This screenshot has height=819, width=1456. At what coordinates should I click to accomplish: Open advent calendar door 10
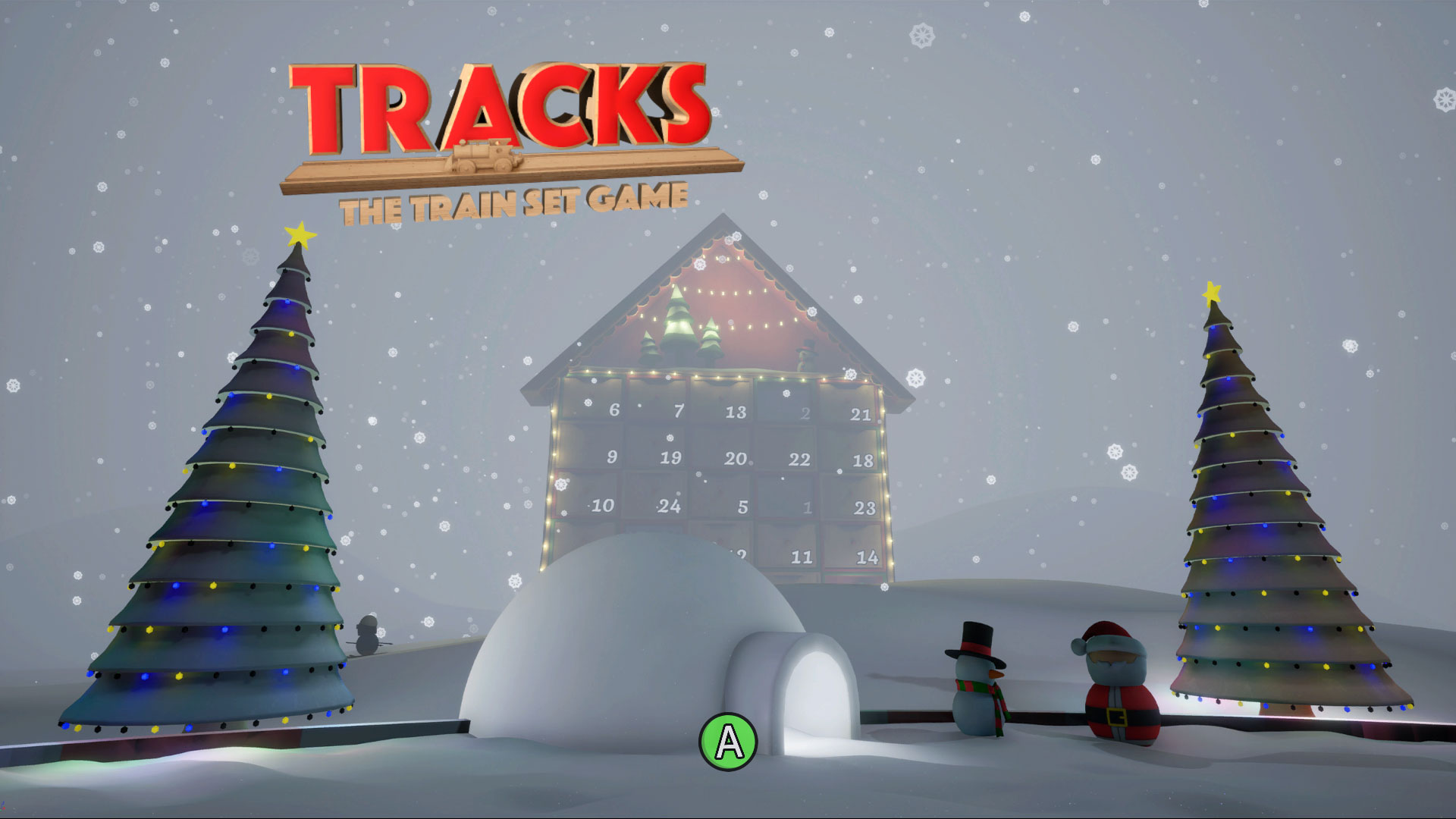coord(602,503)
